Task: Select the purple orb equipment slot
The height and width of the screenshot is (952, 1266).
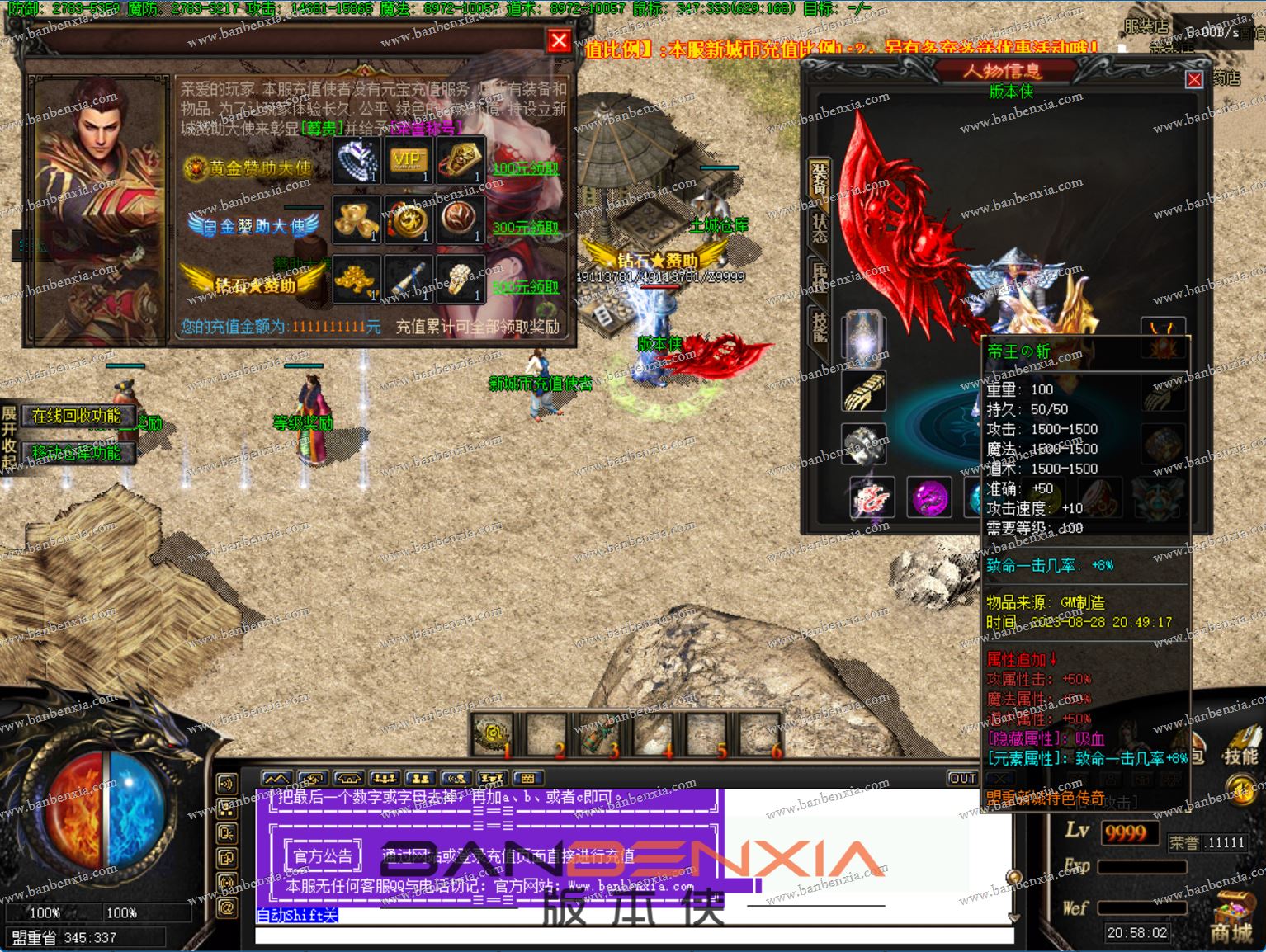Action: pos(928,497)
